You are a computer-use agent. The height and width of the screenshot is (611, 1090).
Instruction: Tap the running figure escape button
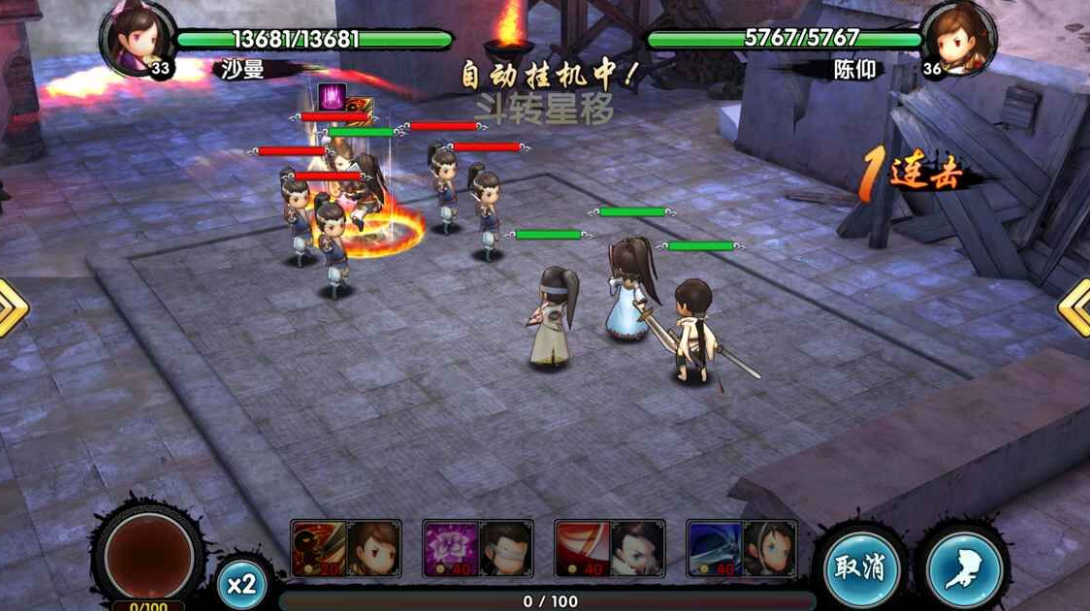(x=964, y=568)
